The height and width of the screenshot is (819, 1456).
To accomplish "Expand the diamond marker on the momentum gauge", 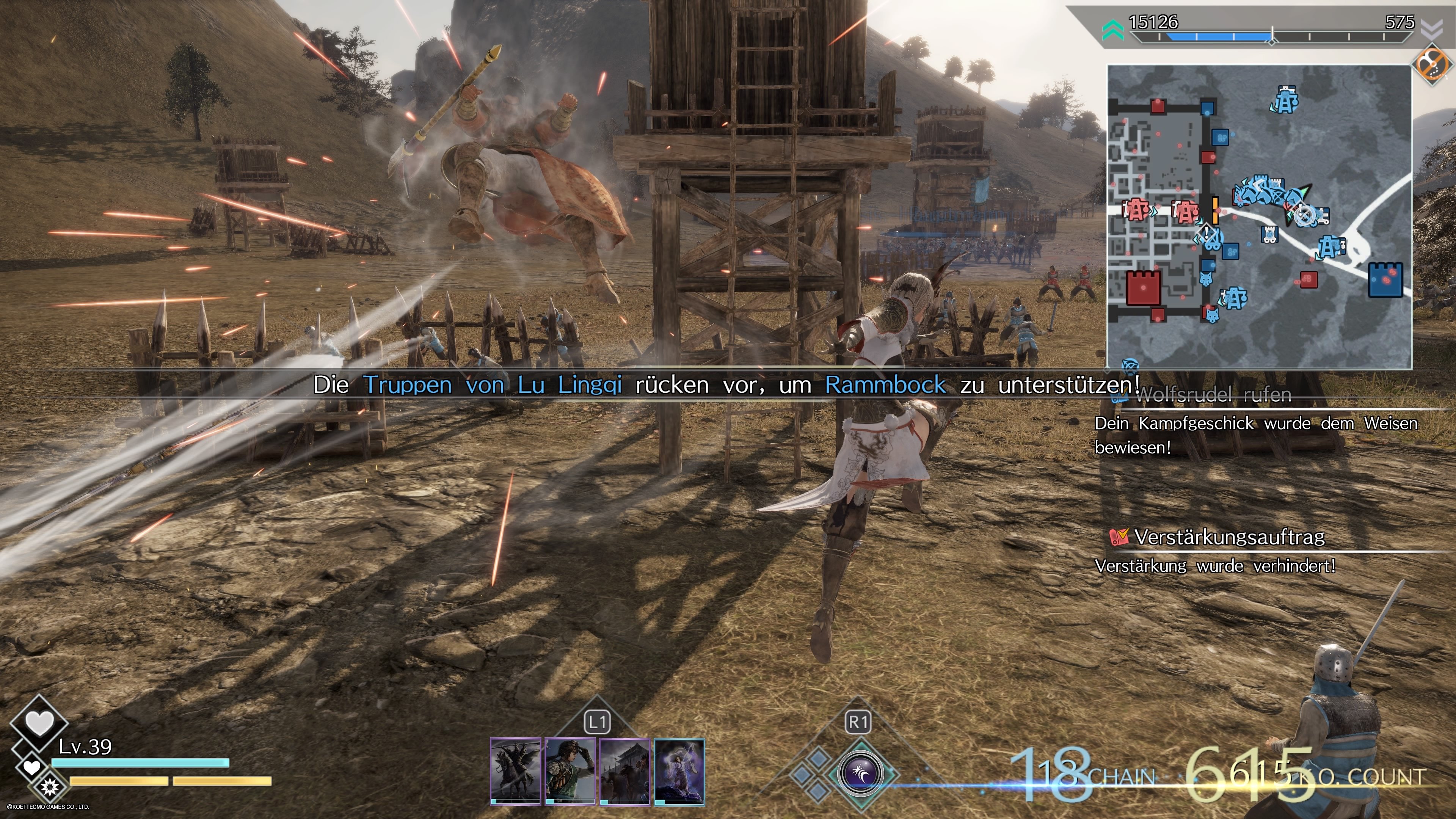I will pos(1272,44).
